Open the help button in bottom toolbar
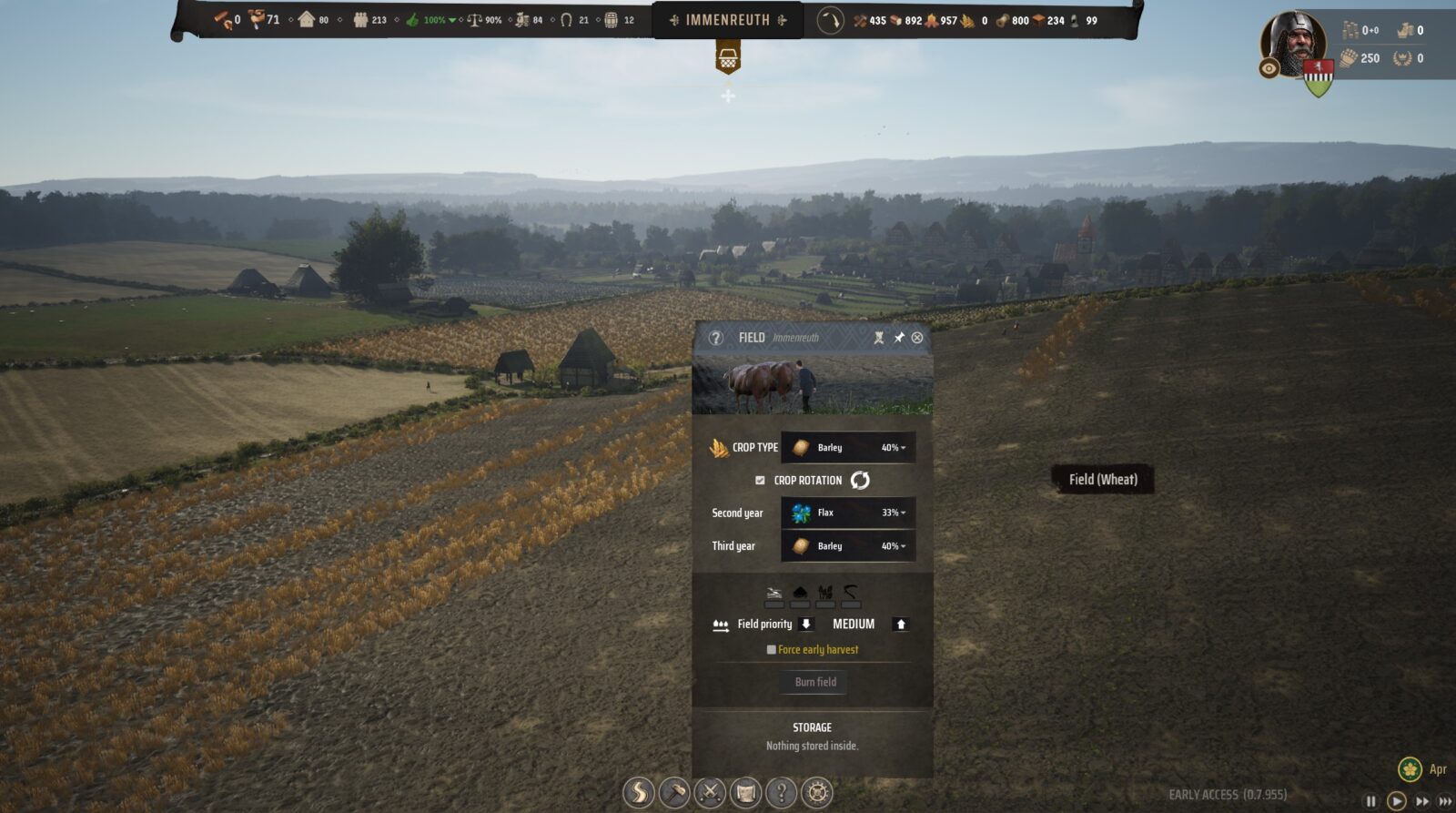 tap(781, 793)
